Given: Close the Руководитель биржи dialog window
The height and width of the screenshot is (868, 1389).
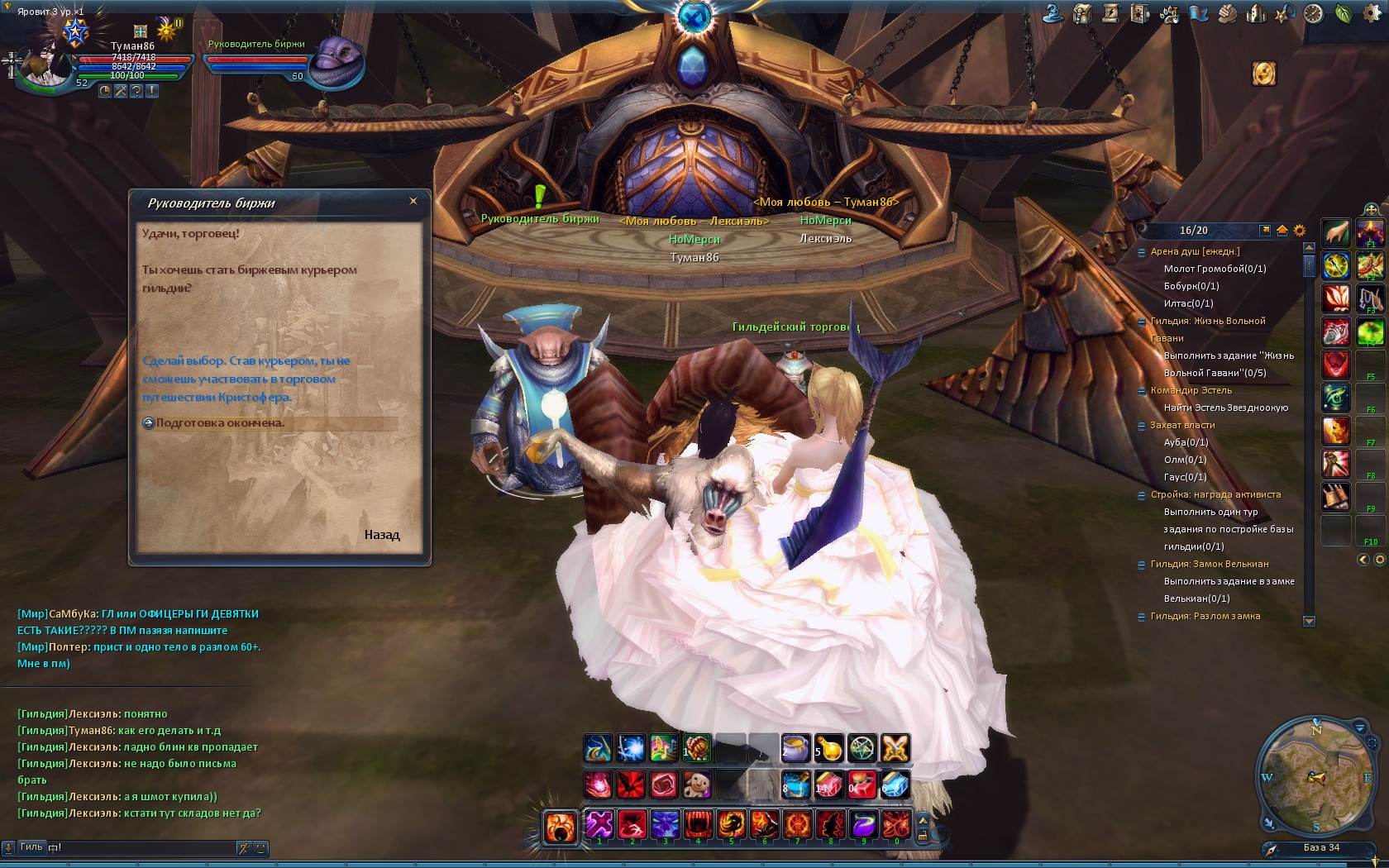Looking at the screenshot, I should 413,201.
